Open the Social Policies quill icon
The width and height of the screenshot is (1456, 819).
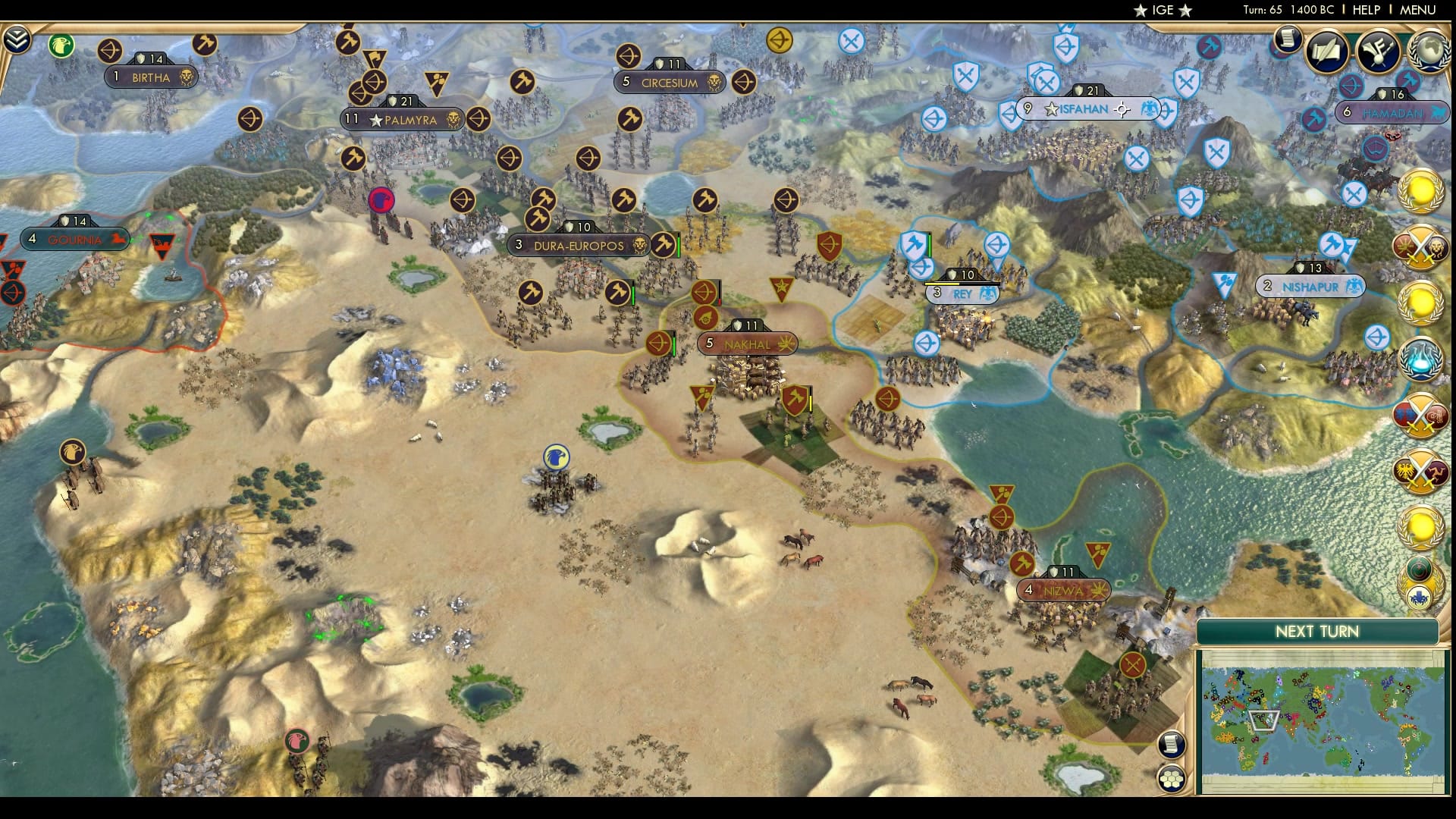click(1325, 52)
